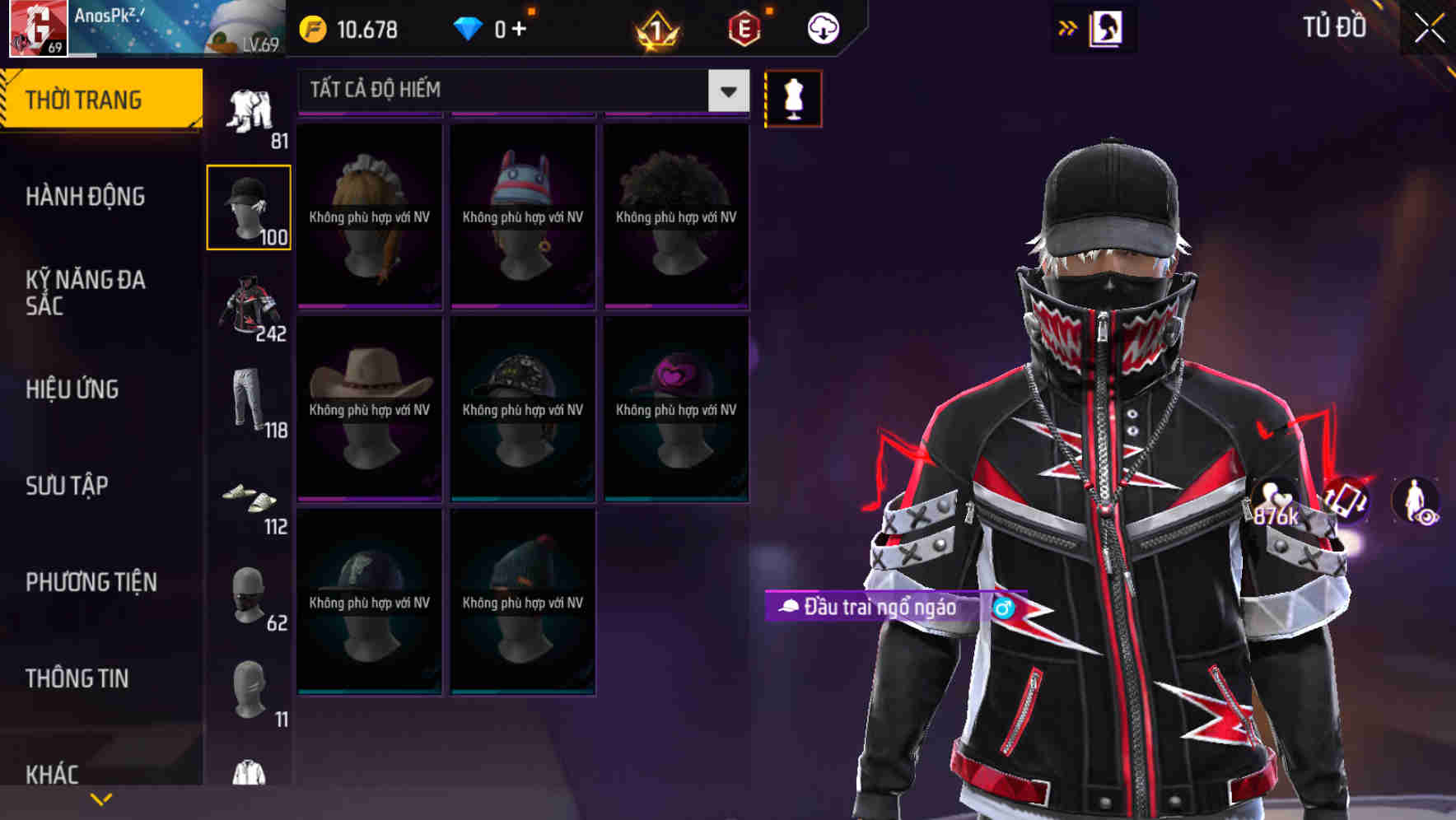
Task: Select the pants category icon showing 118 items
Action: click(249, 401)
